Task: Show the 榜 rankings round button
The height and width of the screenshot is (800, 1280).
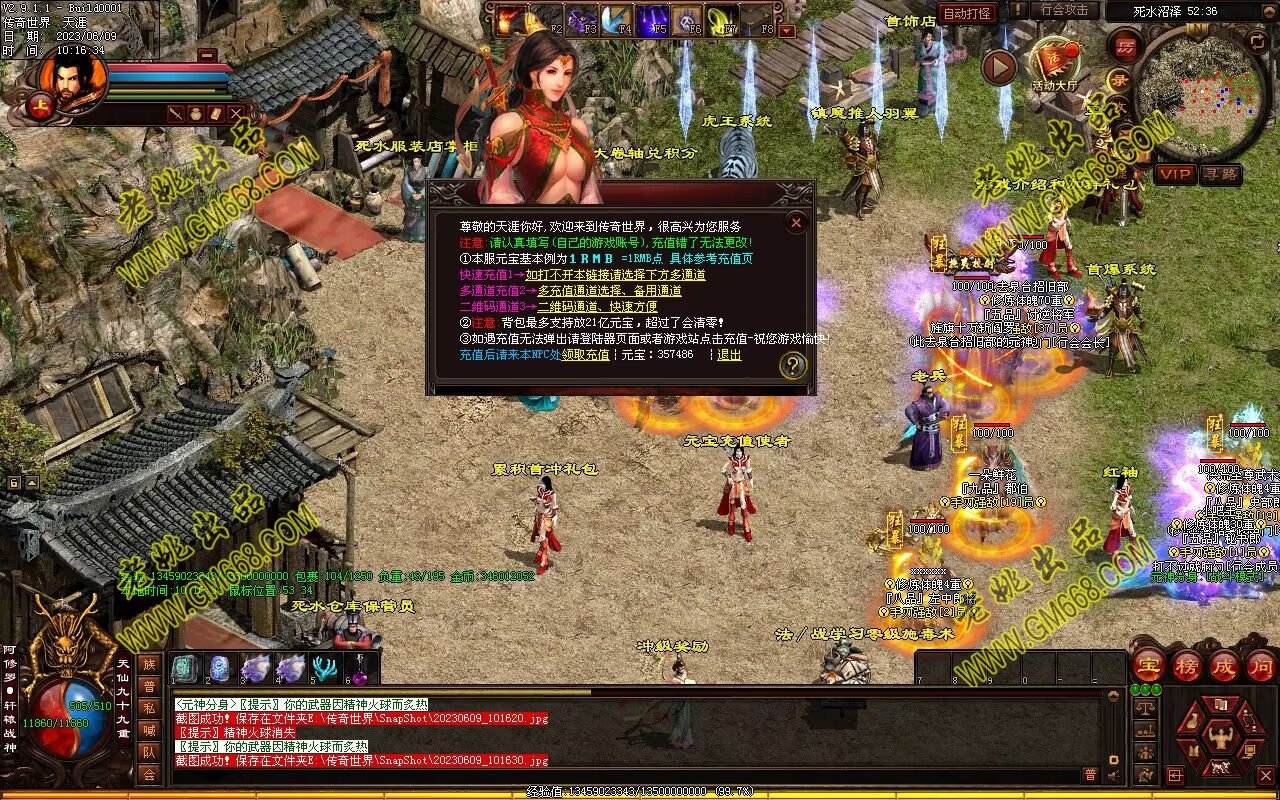Action: [1186, 665]
